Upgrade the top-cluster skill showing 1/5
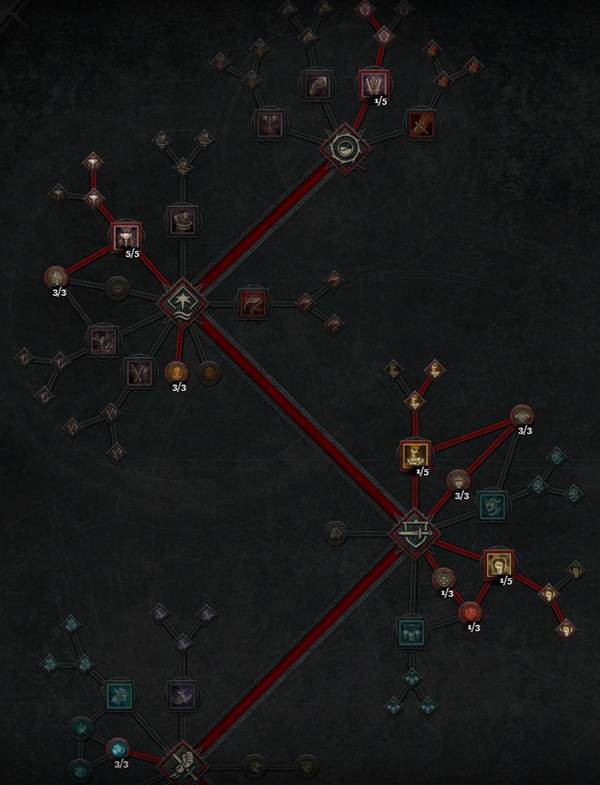The width and height of the screenshot is (600, 785). click(373, 84)
